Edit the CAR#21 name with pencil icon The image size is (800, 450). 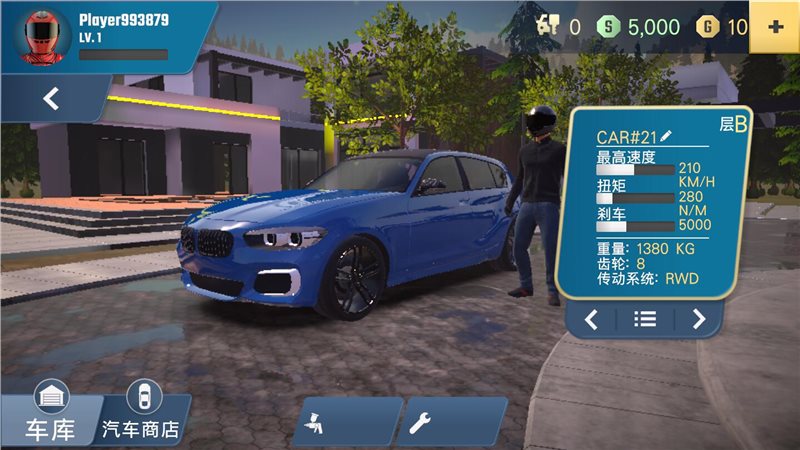pos(667,136)
